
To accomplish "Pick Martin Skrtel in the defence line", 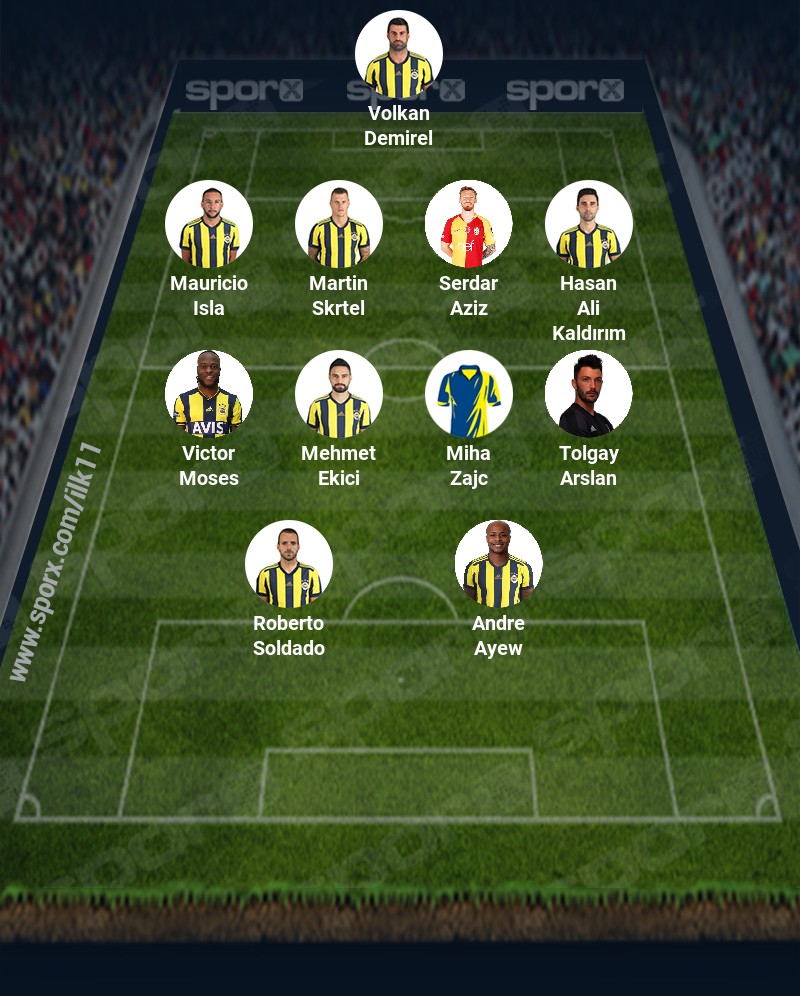I will (339, 225).
